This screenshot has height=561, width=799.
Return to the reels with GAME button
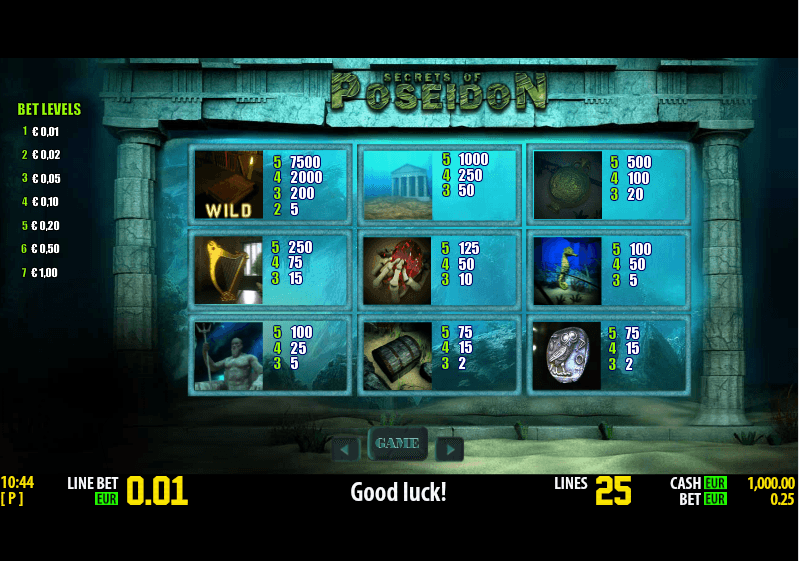pyautogui.click(x=397, y=443)
